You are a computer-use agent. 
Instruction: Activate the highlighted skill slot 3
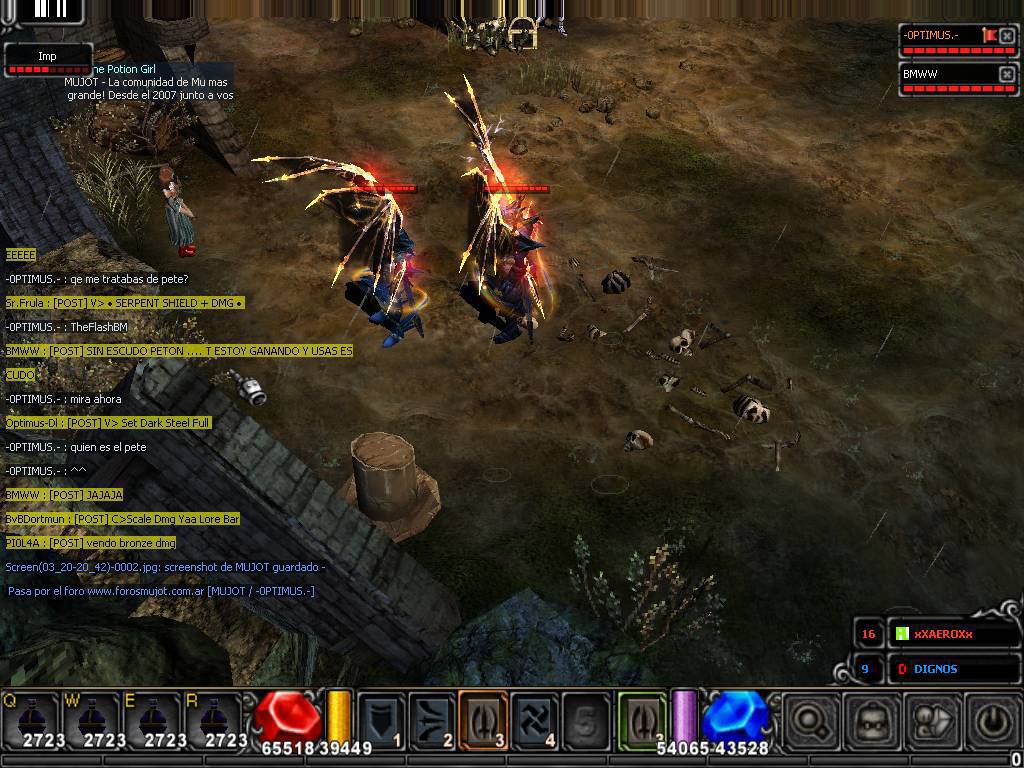pos(484,719)
